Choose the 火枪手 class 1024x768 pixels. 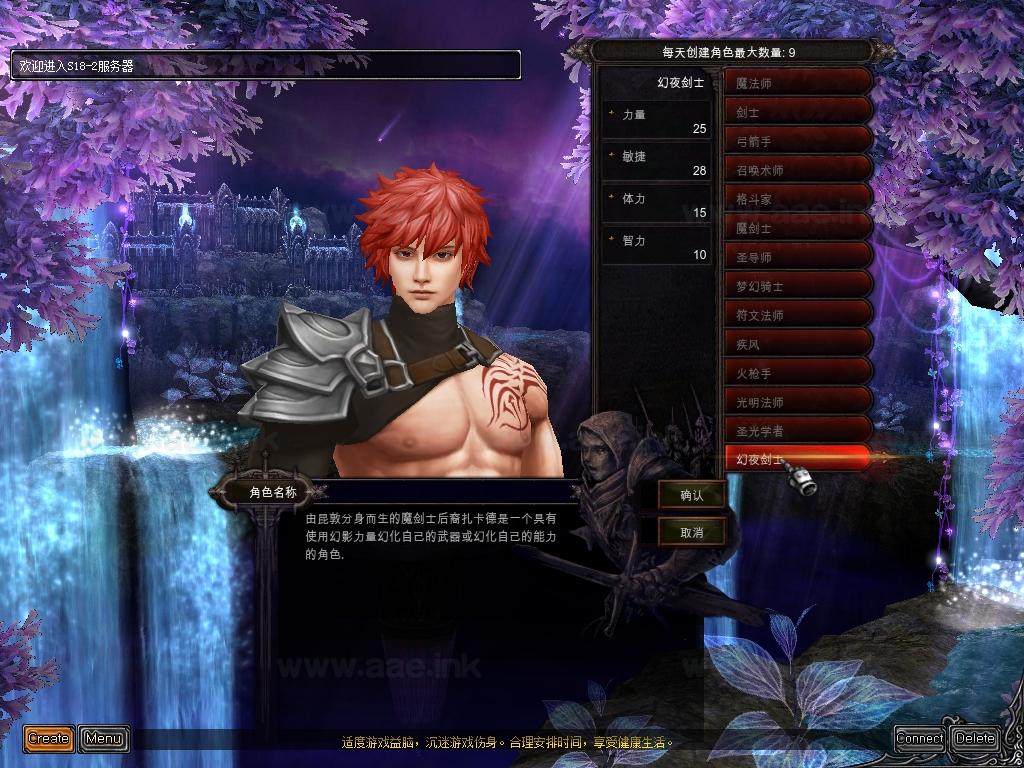798,373
